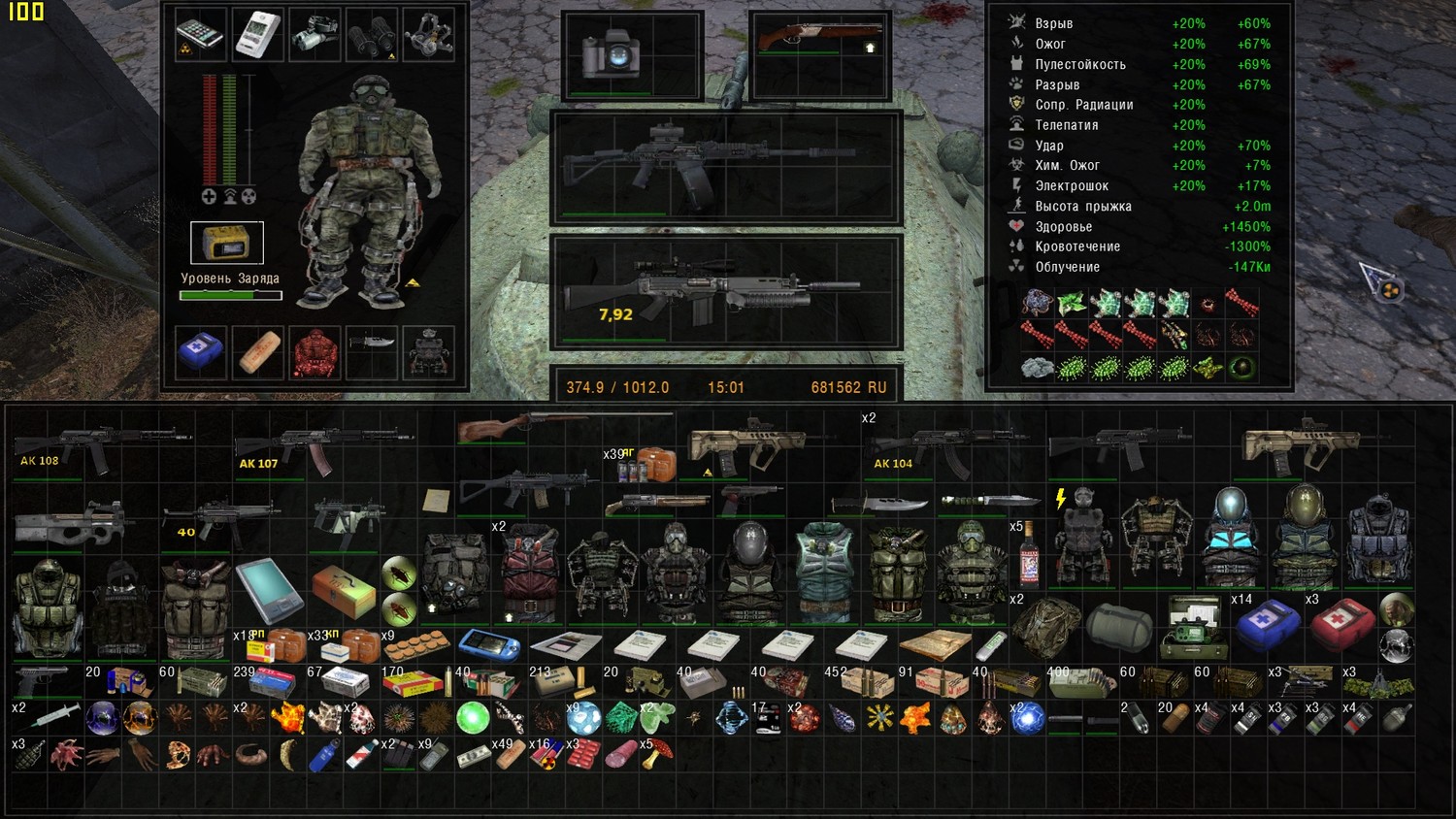Image resolution: width=1456 pixels, height=819 pixels.
Task: Select the green field radio case
Action: (1193, 627)
